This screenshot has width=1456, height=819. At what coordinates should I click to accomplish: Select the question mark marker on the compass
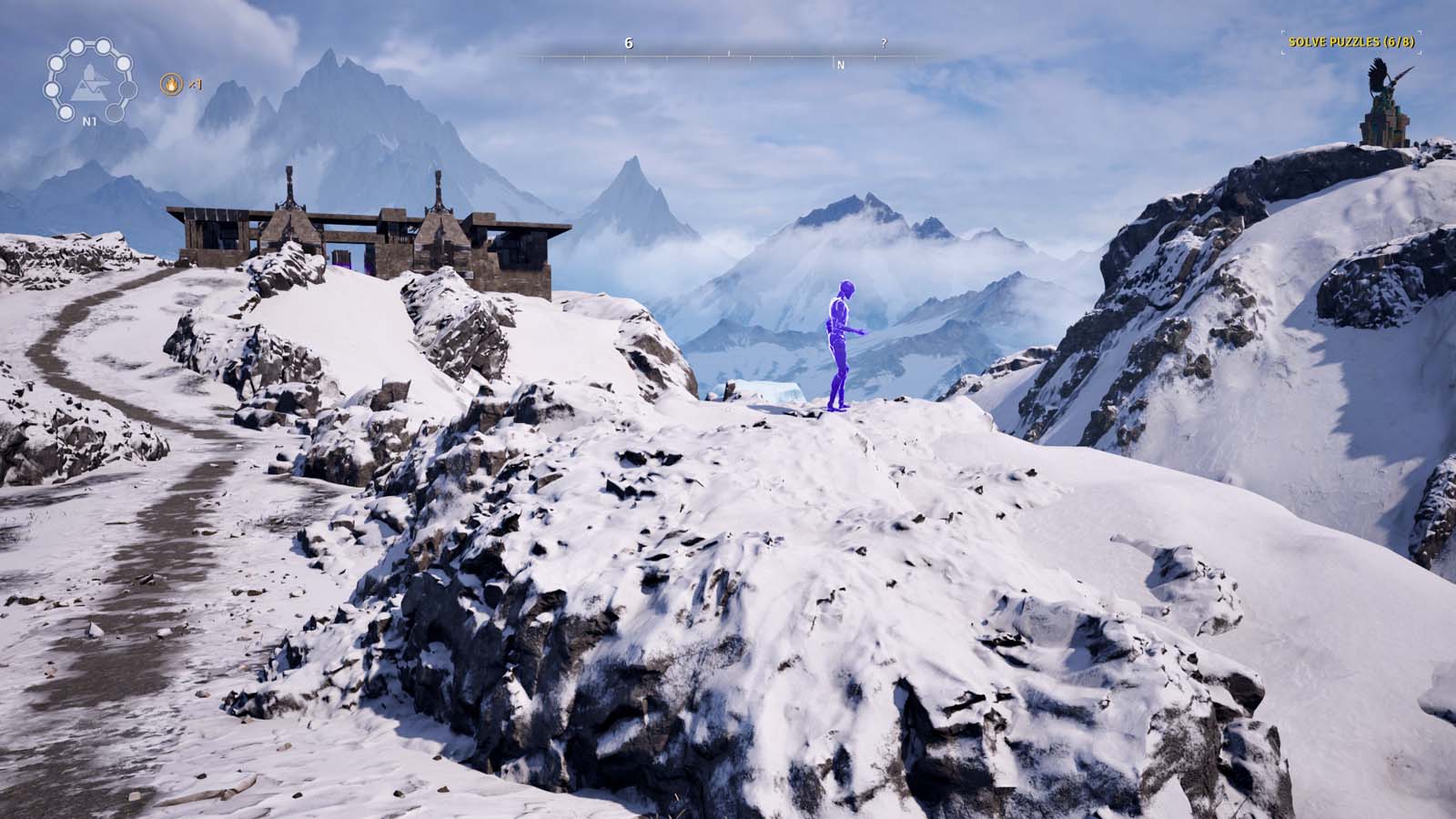(x=883, y=44)
